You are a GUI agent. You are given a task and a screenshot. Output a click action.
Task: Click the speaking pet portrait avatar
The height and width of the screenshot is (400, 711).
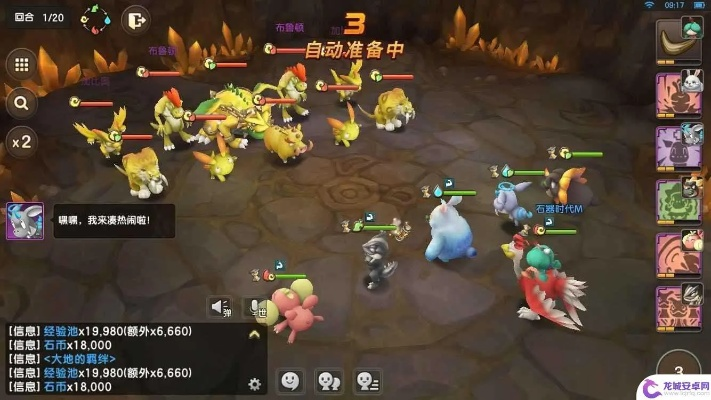point(25,220)
